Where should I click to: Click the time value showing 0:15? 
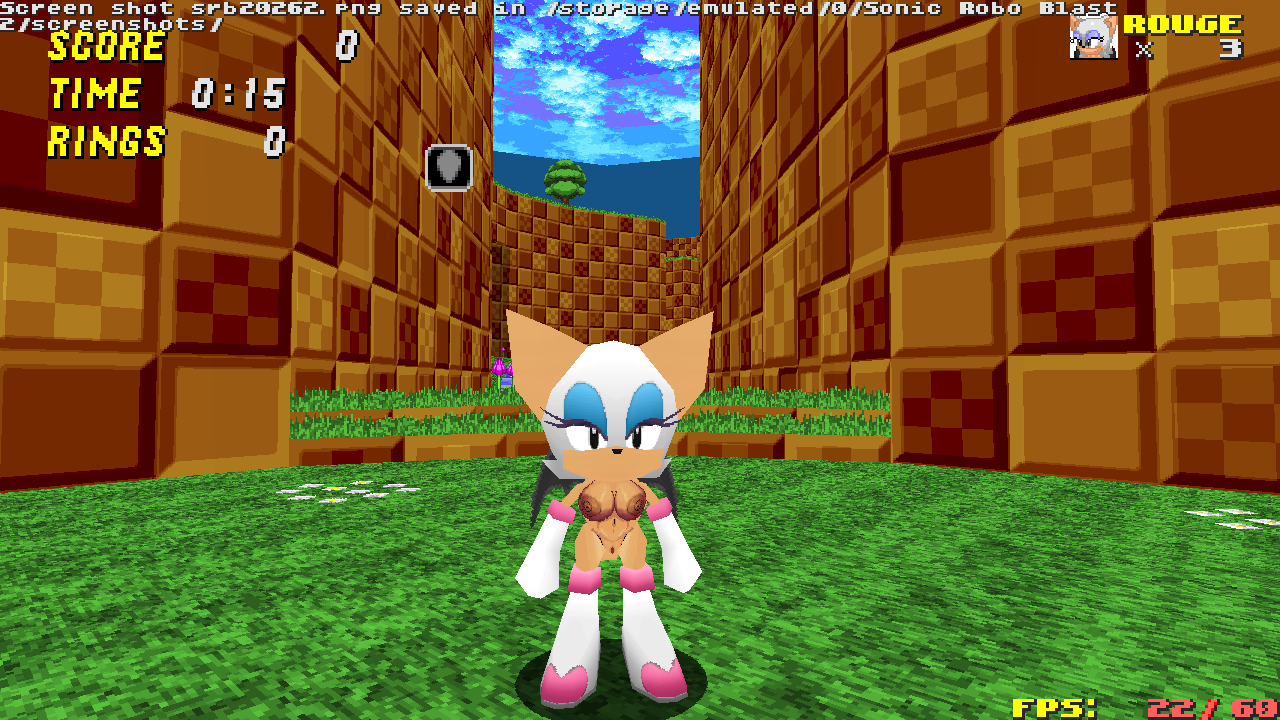235,96
